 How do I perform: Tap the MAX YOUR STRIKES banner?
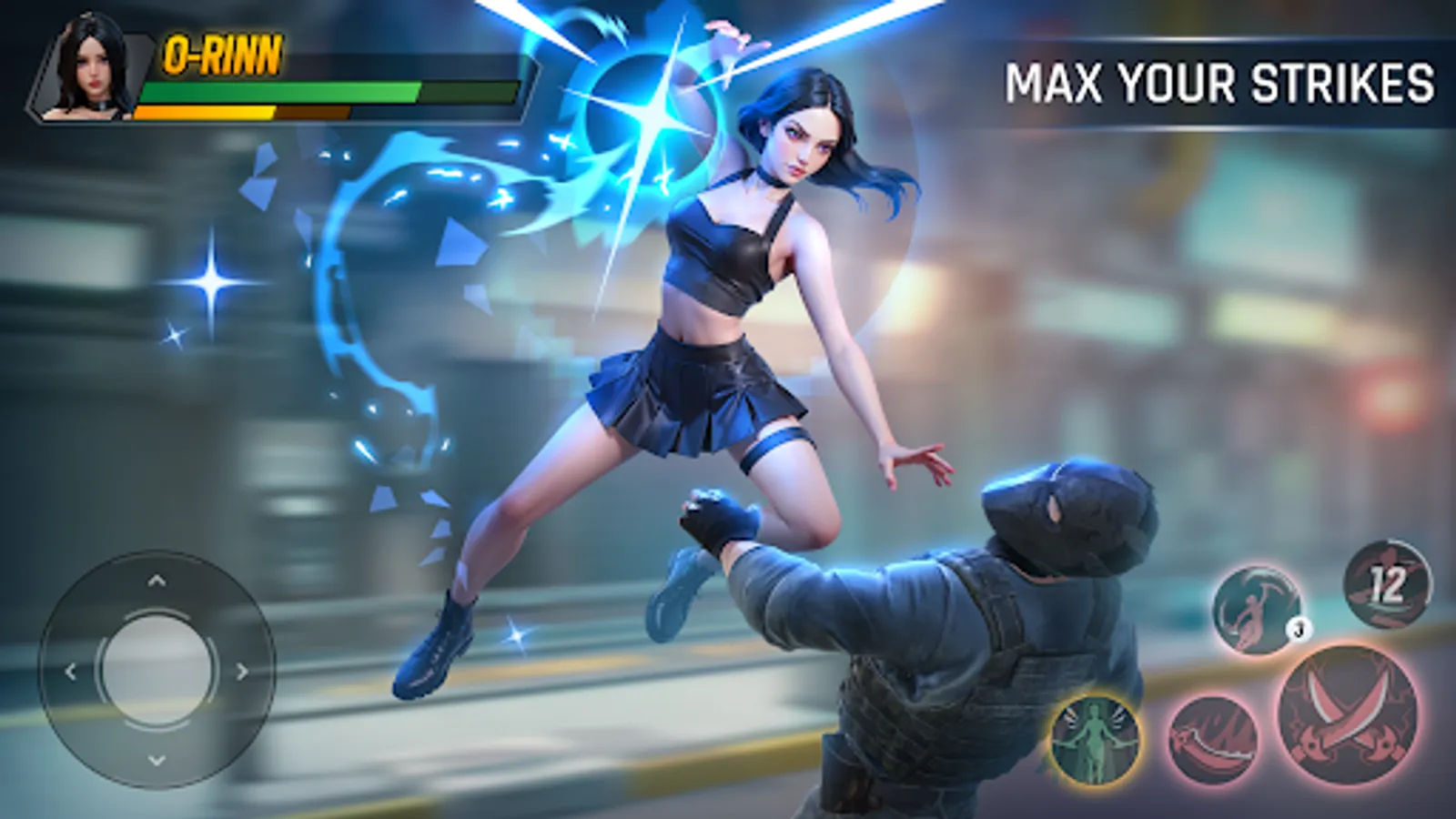point(1220,86)
